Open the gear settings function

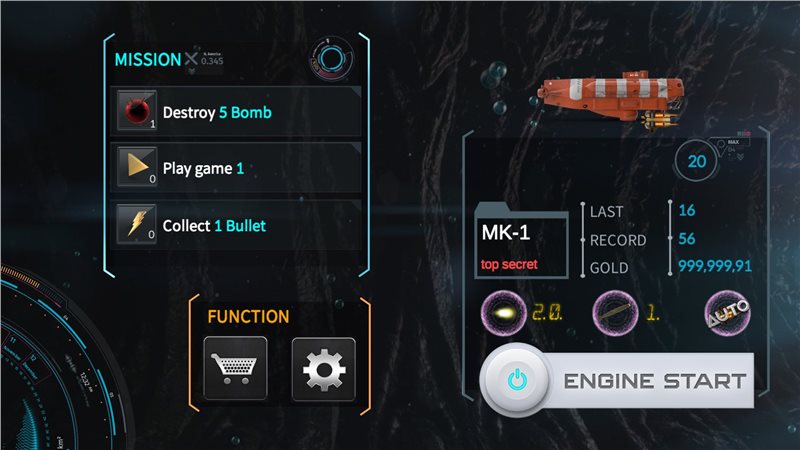(x=323, y=369)
